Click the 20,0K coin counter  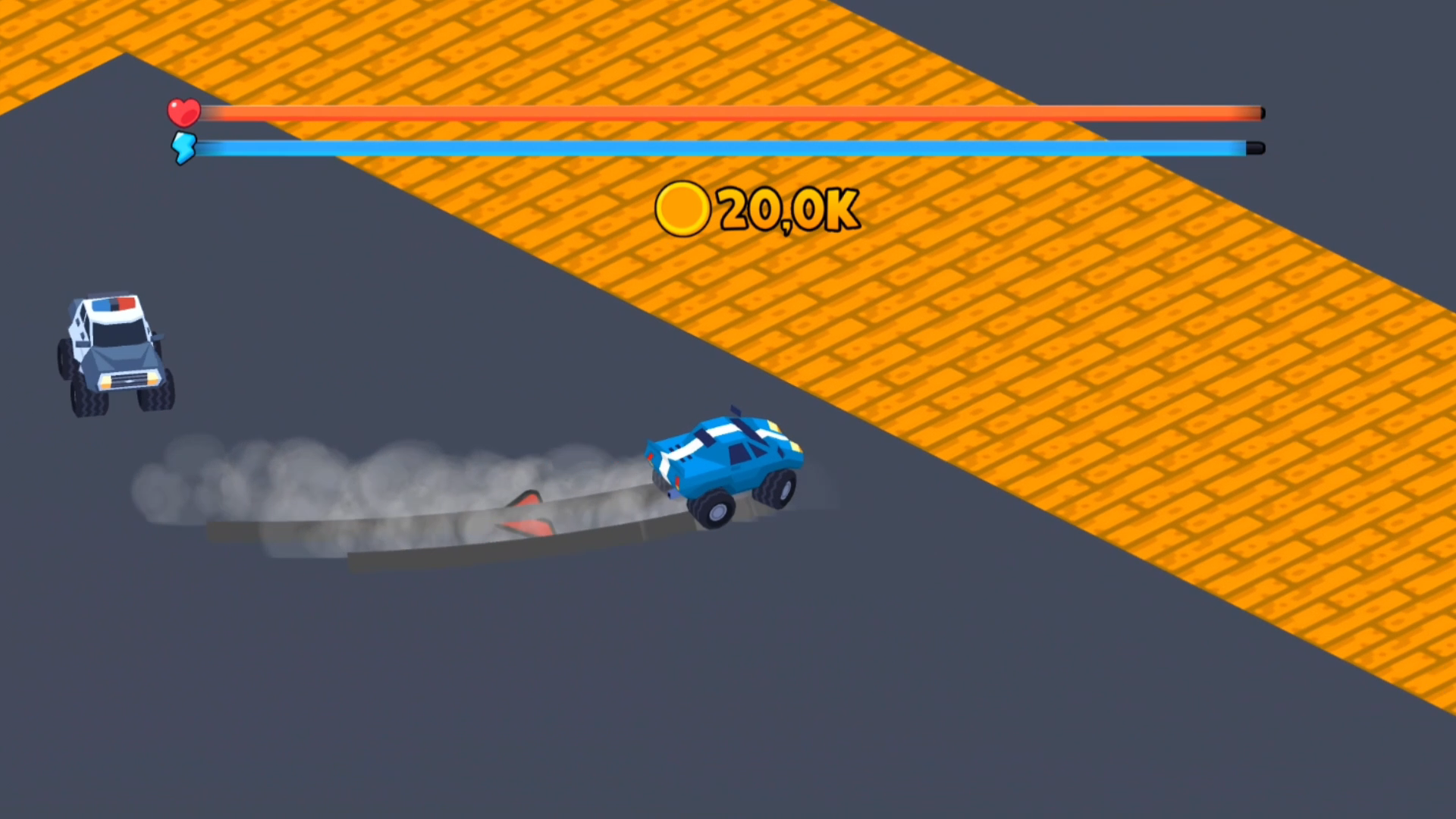tap(789, 210)
